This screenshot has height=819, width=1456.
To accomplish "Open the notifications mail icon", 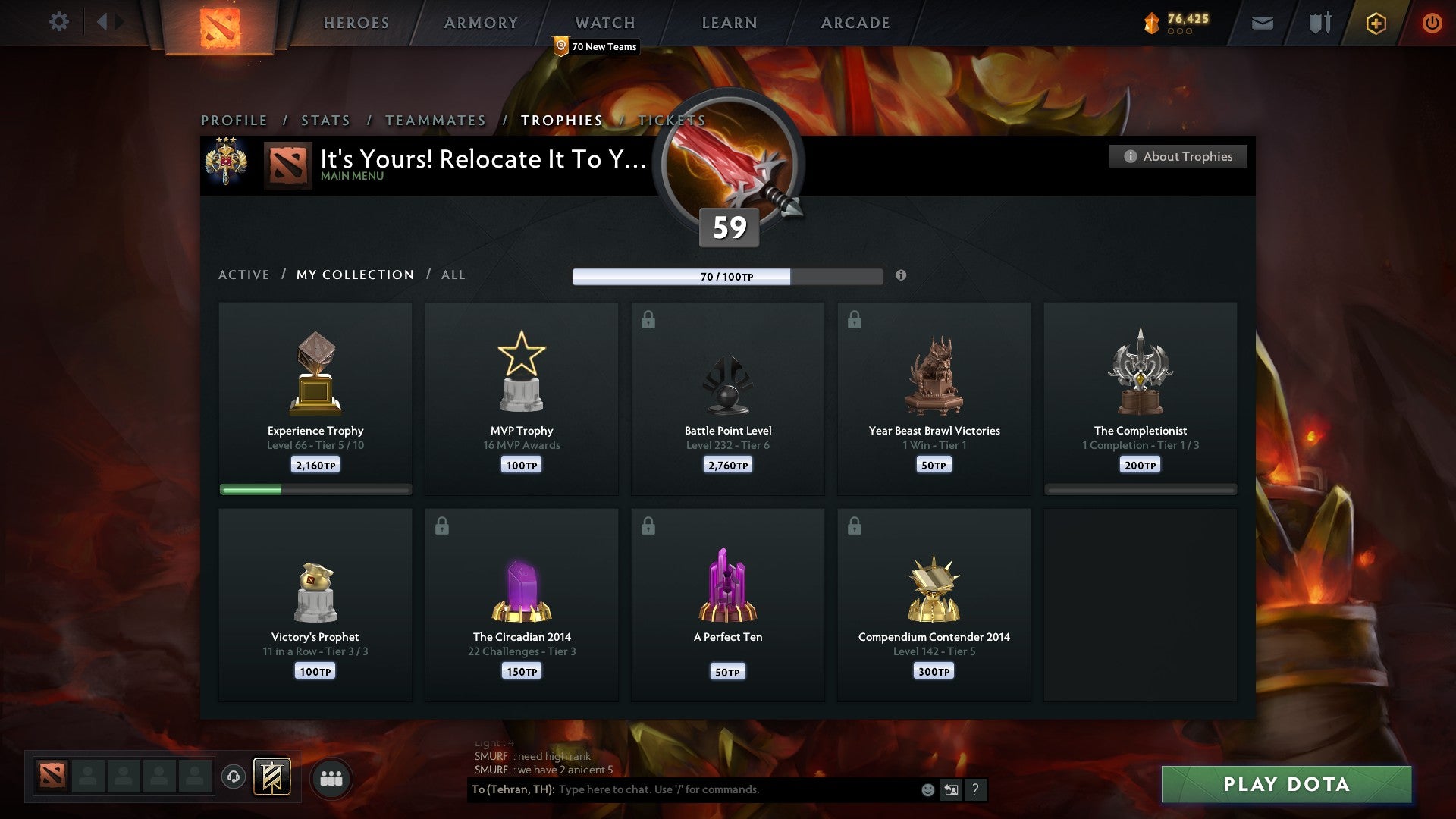I will (x=1261, y=23).
